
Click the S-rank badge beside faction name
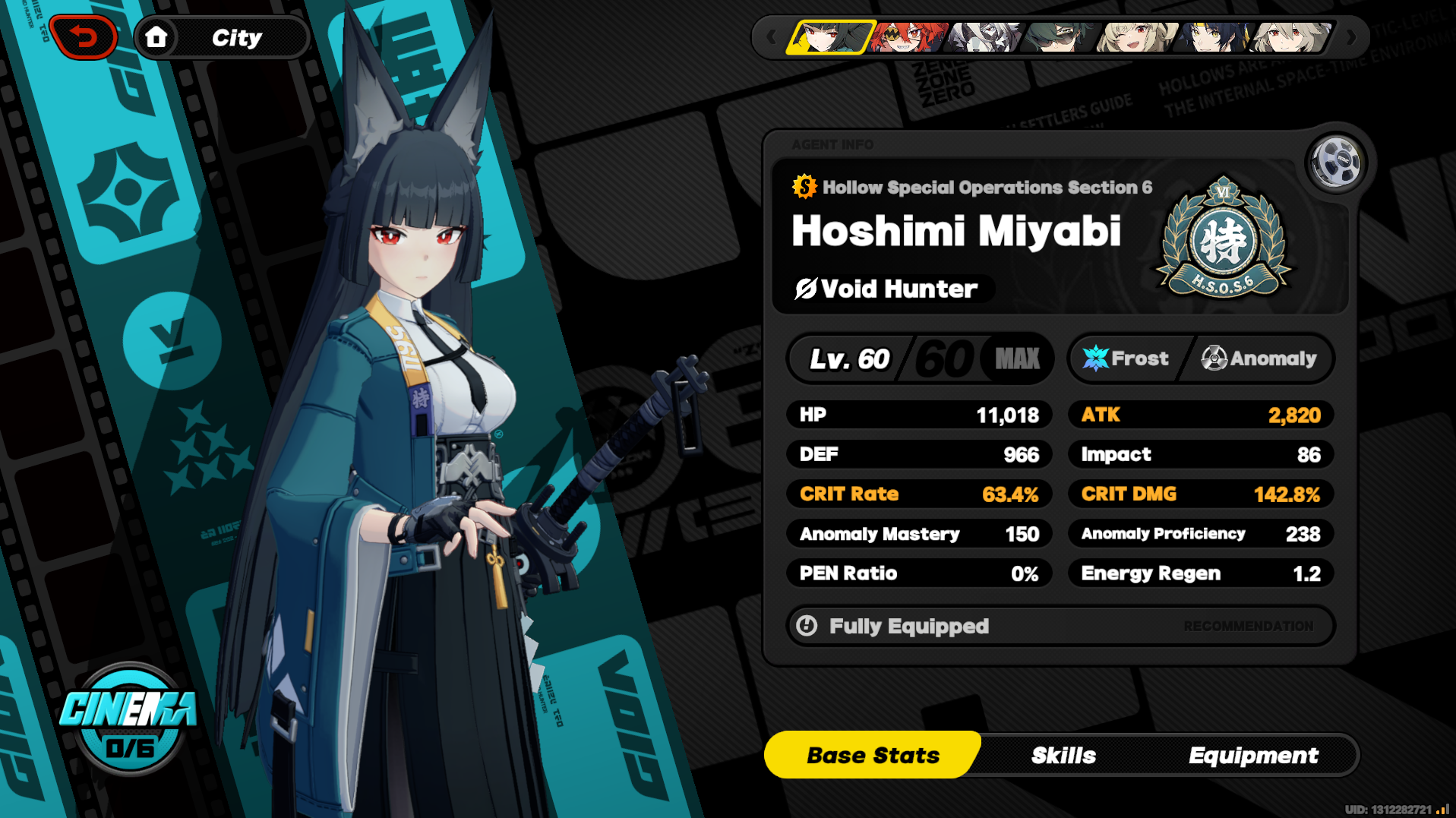click(x=802, y=187)
